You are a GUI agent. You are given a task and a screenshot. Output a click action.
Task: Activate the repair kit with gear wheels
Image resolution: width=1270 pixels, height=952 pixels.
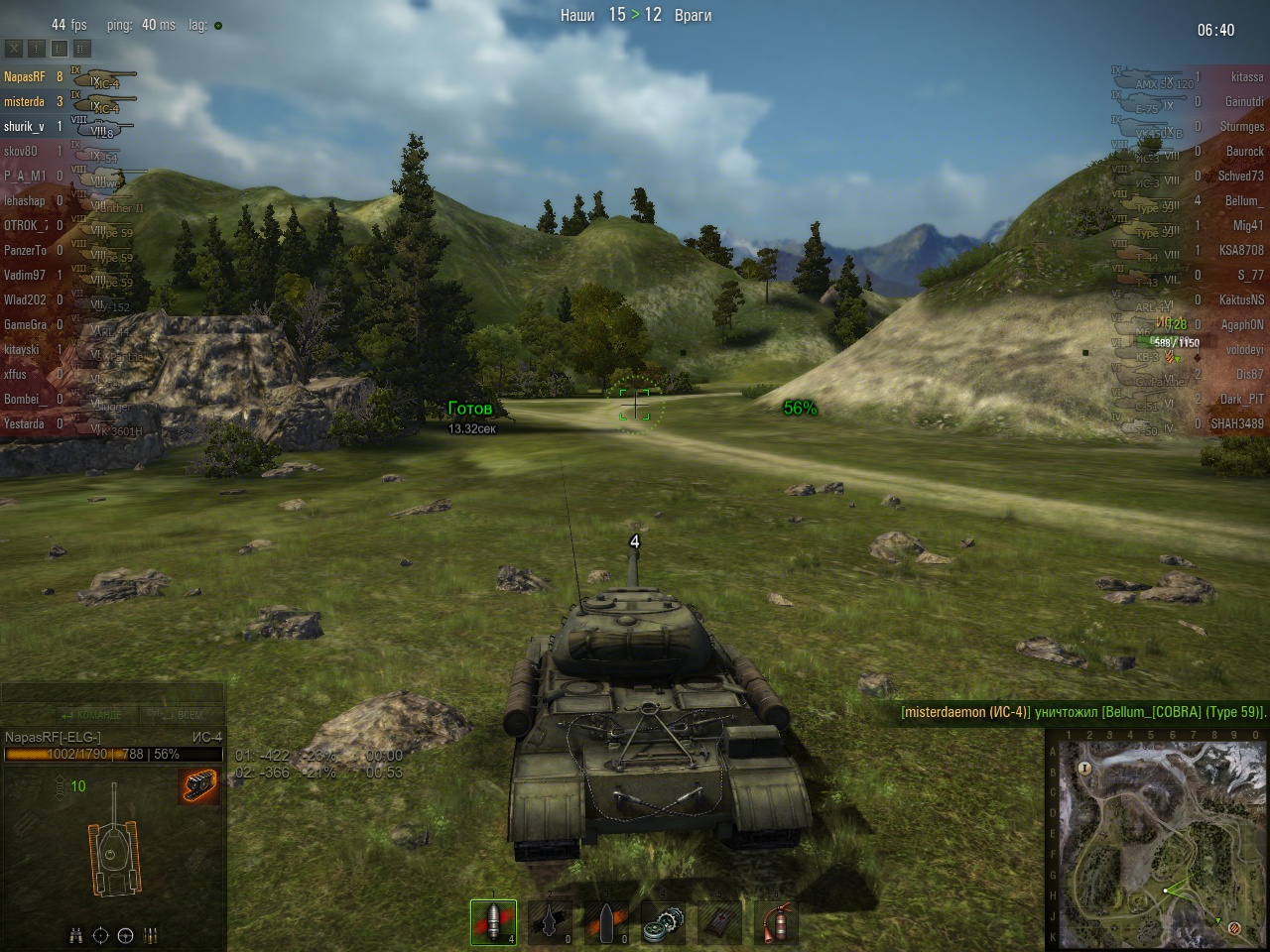click(x=664, y=923)
